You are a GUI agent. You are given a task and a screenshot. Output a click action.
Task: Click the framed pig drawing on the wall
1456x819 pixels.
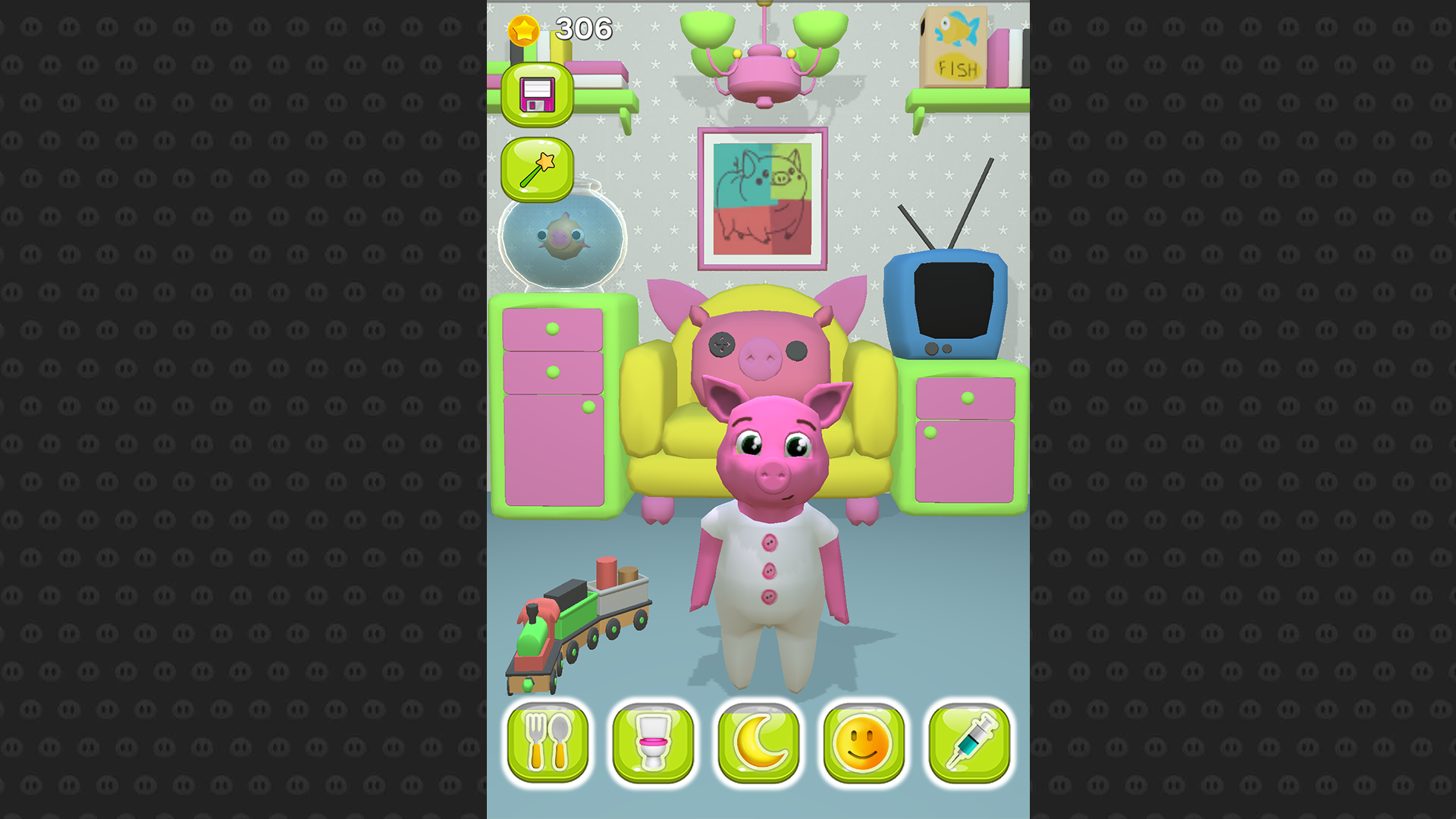[762, 193]
